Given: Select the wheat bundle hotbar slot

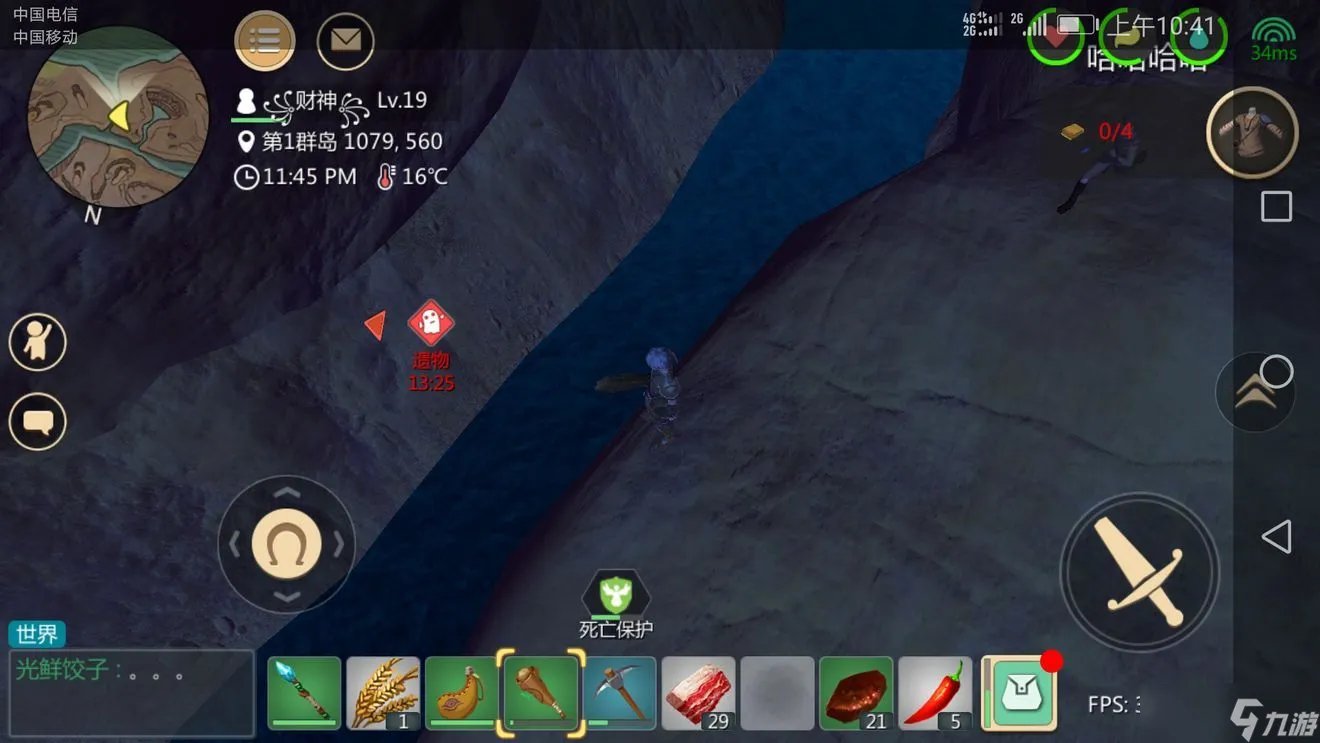Looking at the screenshot, I should pyautogui.click(x=383, y=692).
